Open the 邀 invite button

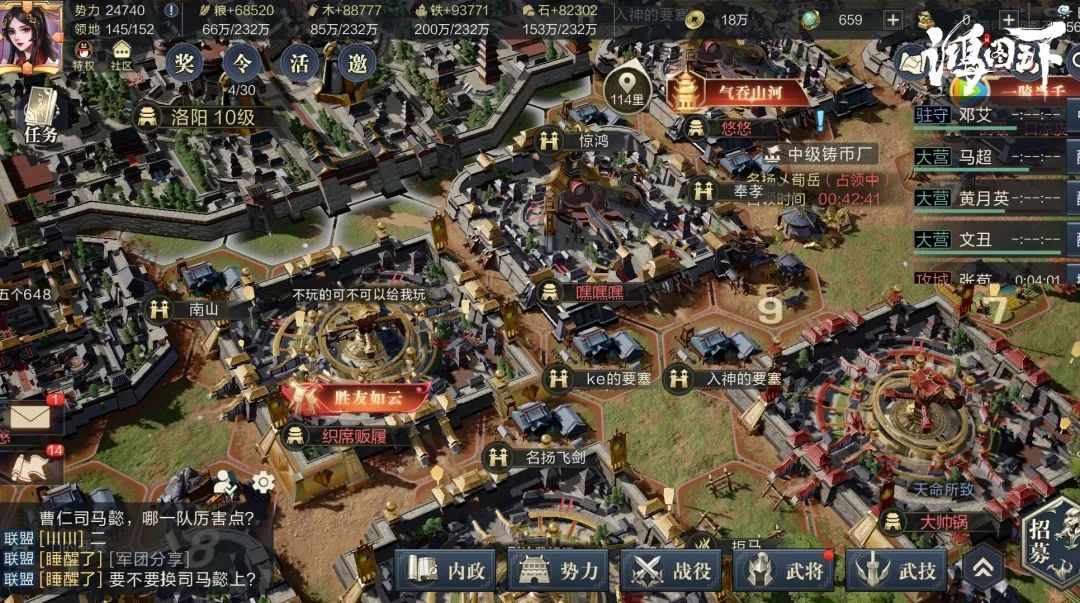tap(357, 64)
